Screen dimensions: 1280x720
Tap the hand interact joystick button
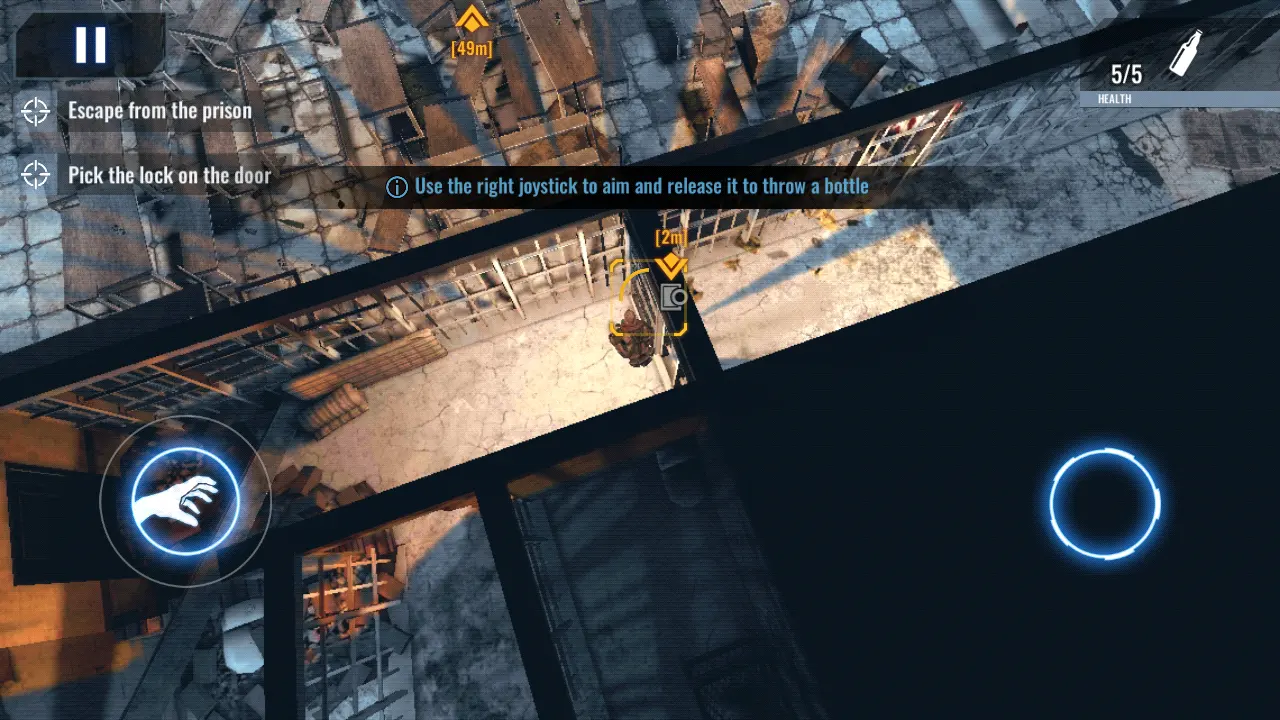(x=185, y=501)
